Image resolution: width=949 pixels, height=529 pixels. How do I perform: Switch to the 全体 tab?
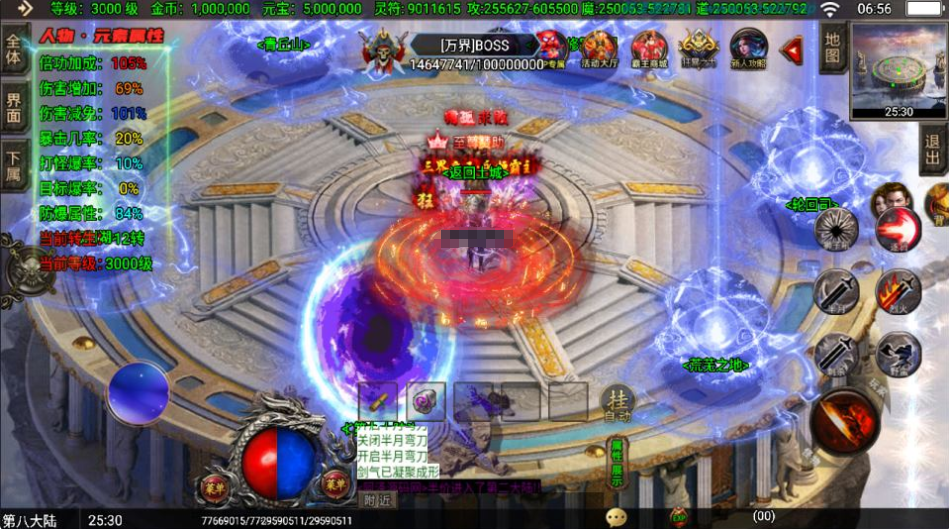tap(14, 52)
